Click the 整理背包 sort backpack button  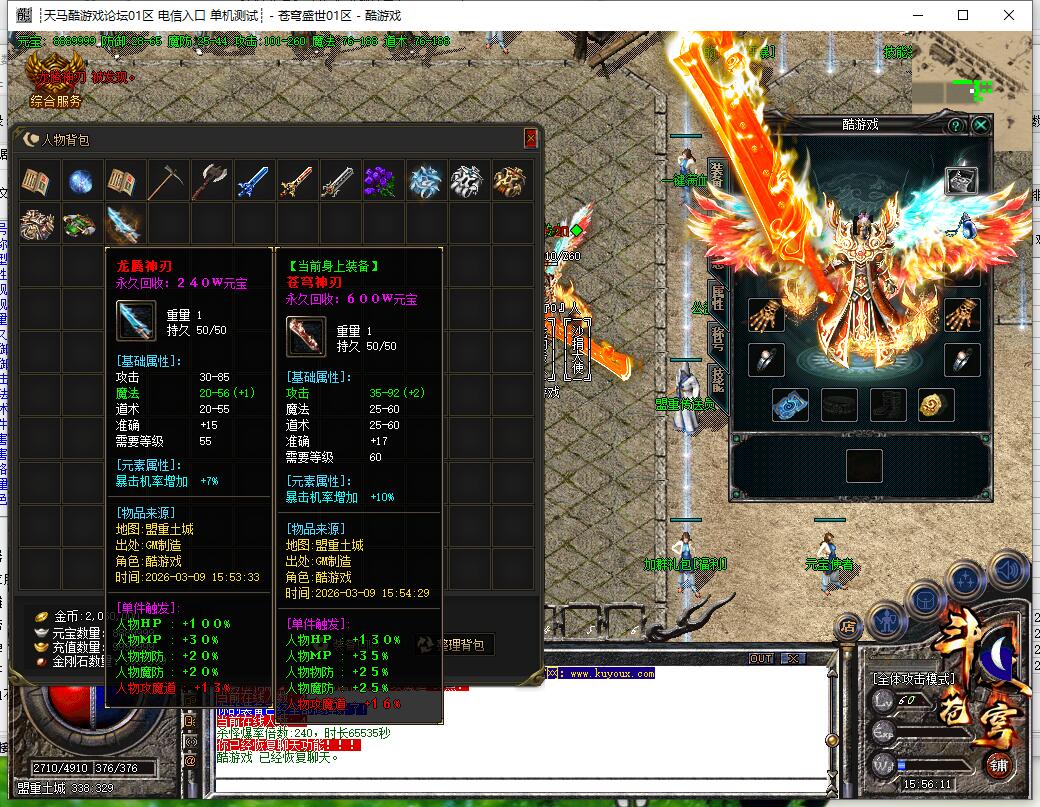455,645
